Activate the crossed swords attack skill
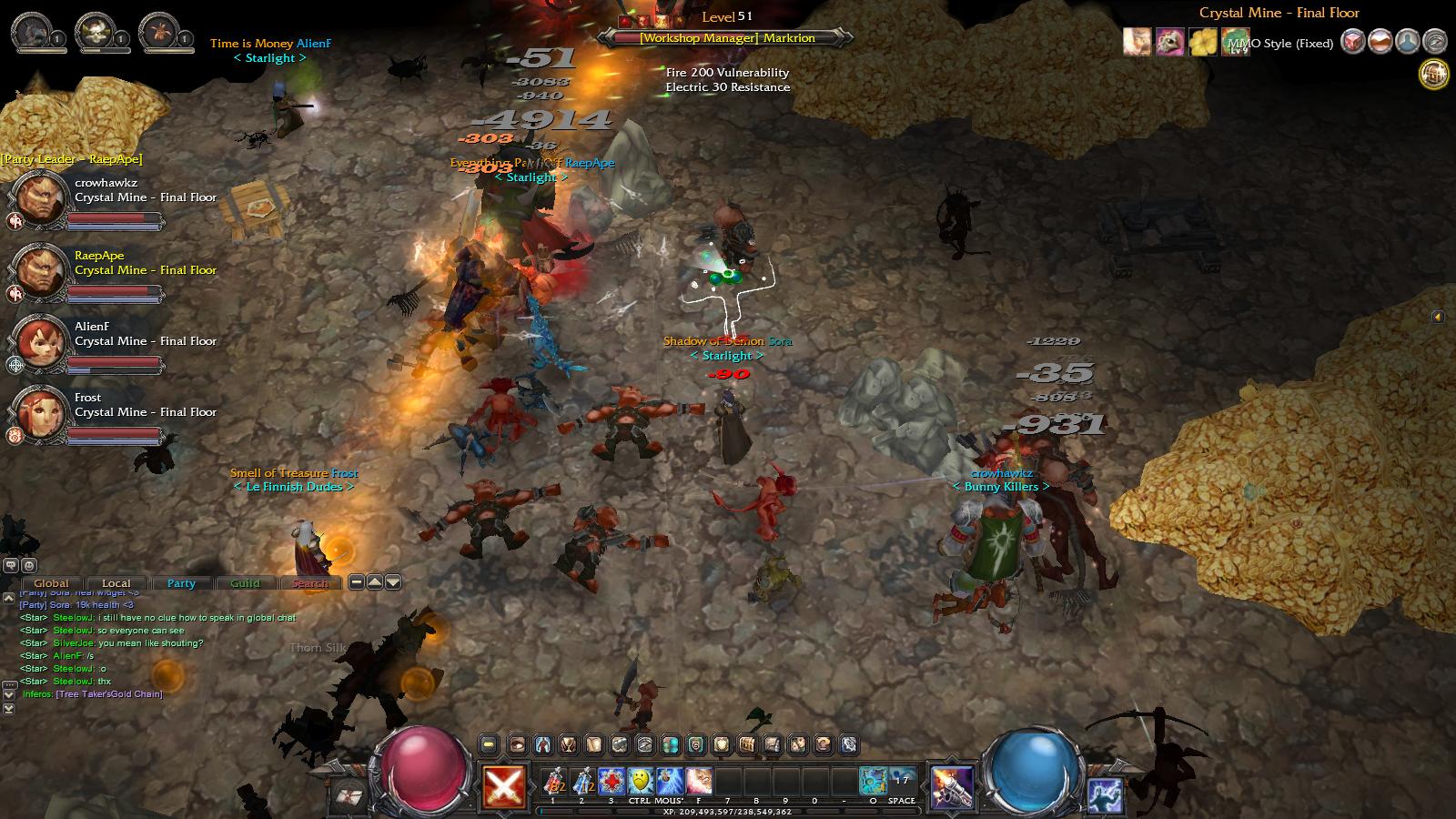 point(503,786)
